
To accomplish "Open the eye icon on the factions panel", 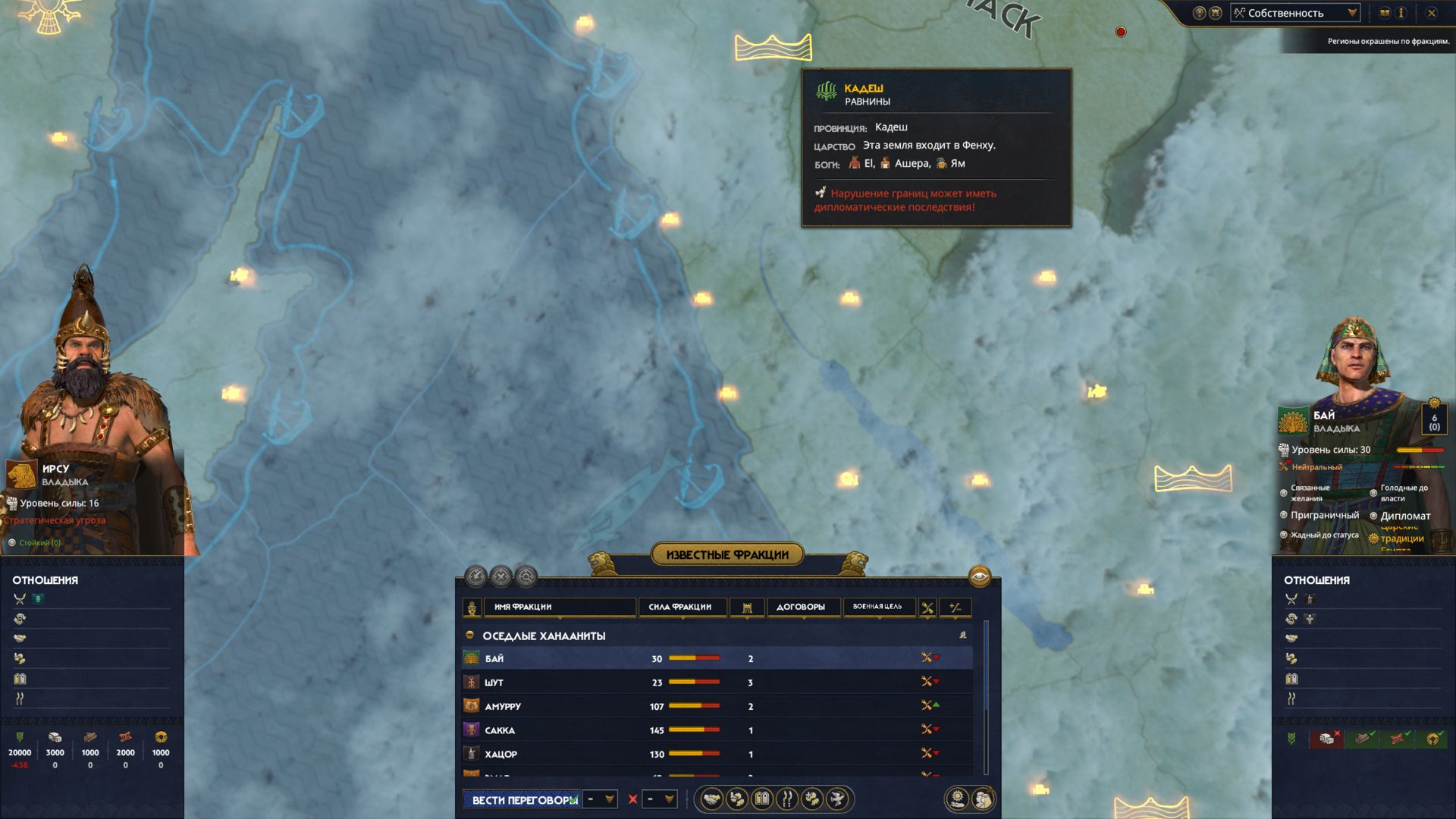I will (x=980, y=576).
